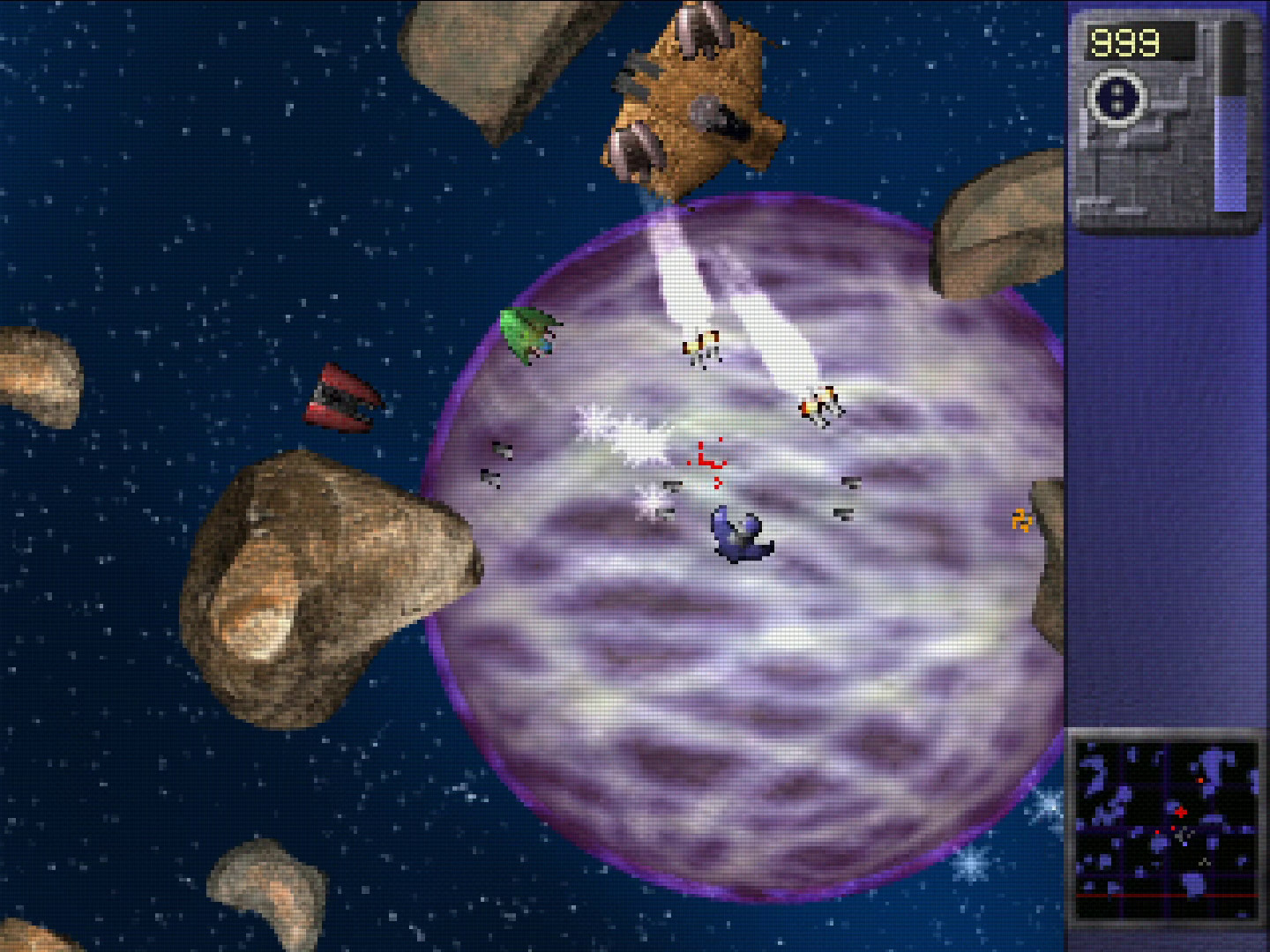Click the red crosshair marker on the minimap
Image resolution: width=1270 pixels, height=952 pixels.
point(1182,812)
